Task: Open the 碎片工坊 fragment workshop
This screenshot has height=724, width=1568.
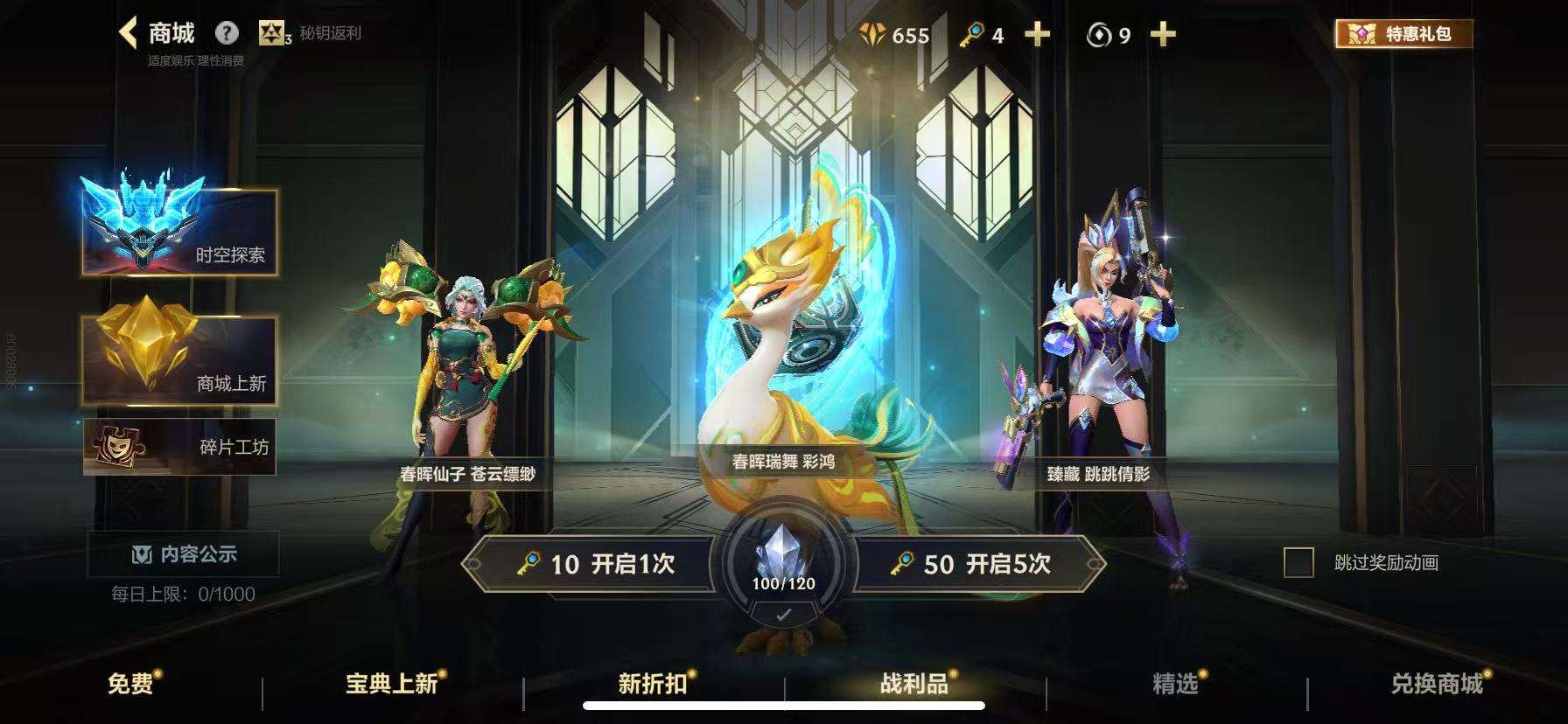Action: click(178, 447)
